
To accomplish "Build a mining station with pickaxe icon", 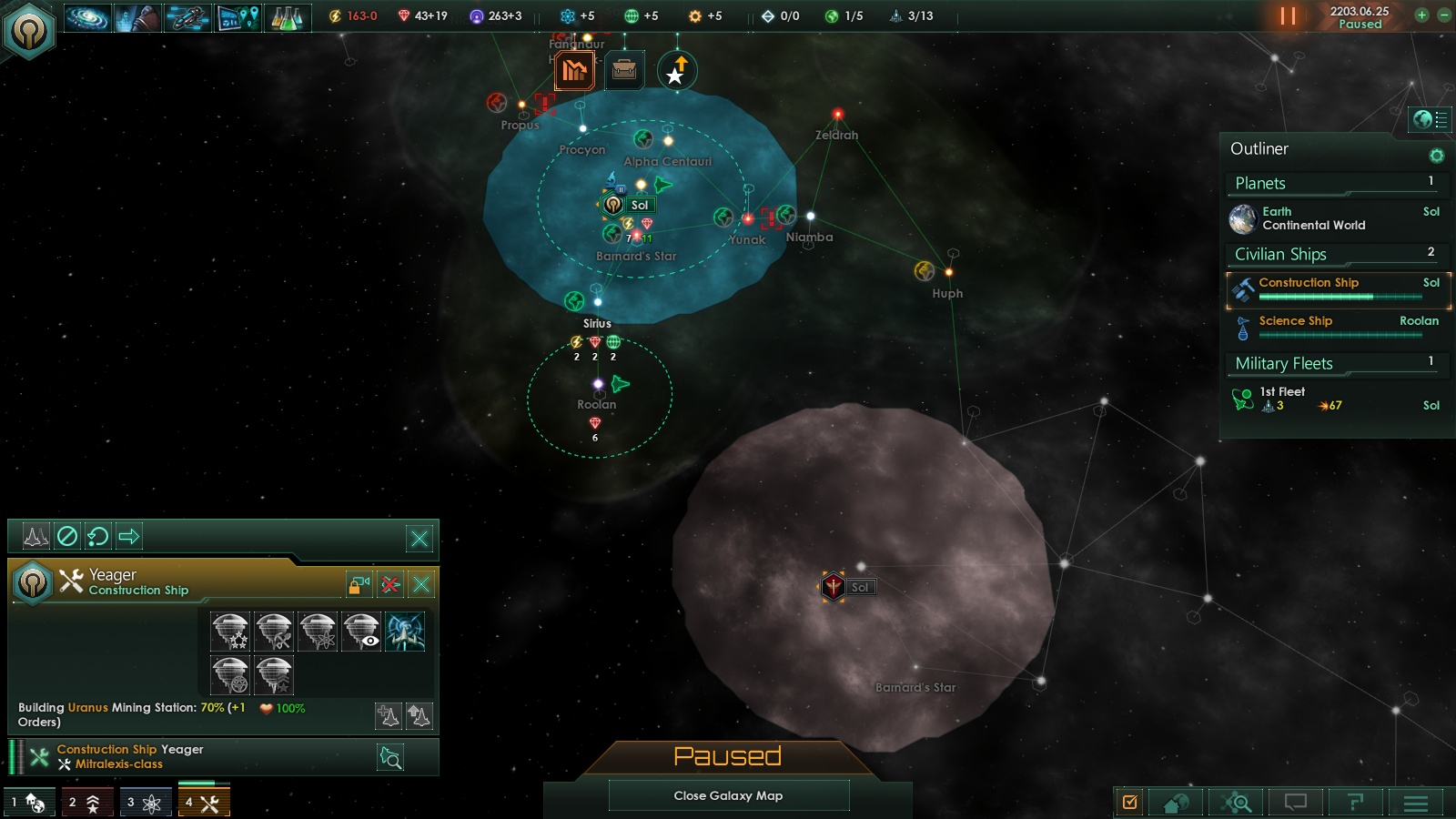I will click(274, 632).
